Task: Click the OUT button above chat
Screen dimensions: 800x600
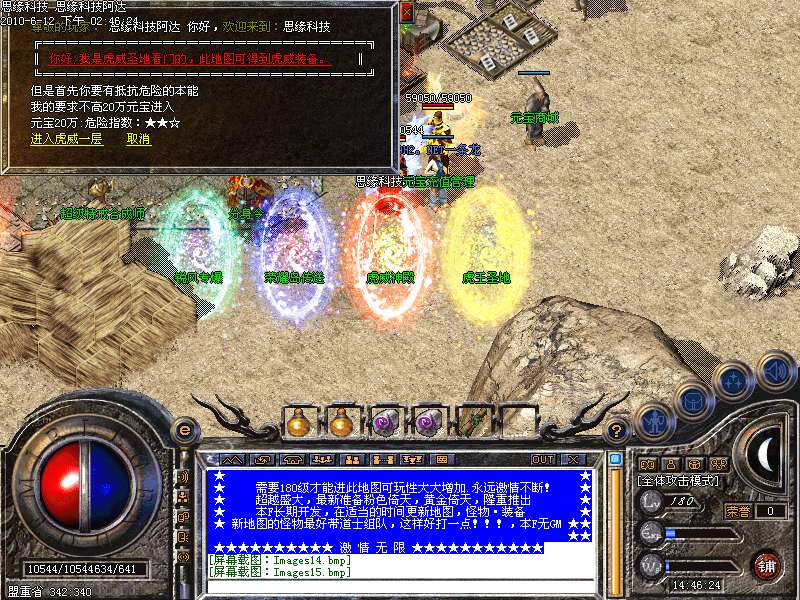Action: [543, 459]
